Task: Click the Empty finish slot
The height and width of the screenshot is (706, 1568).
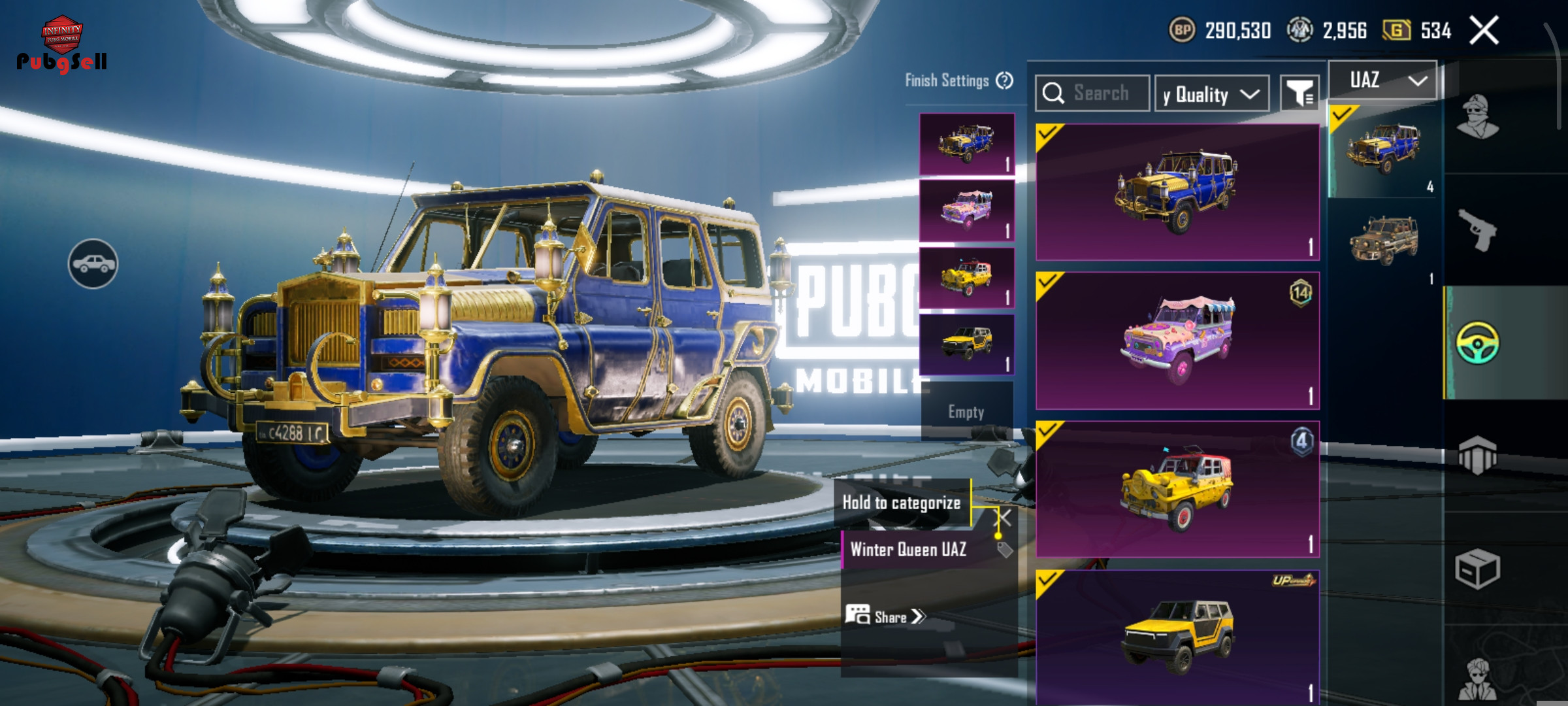Action: tap(966, 412)
